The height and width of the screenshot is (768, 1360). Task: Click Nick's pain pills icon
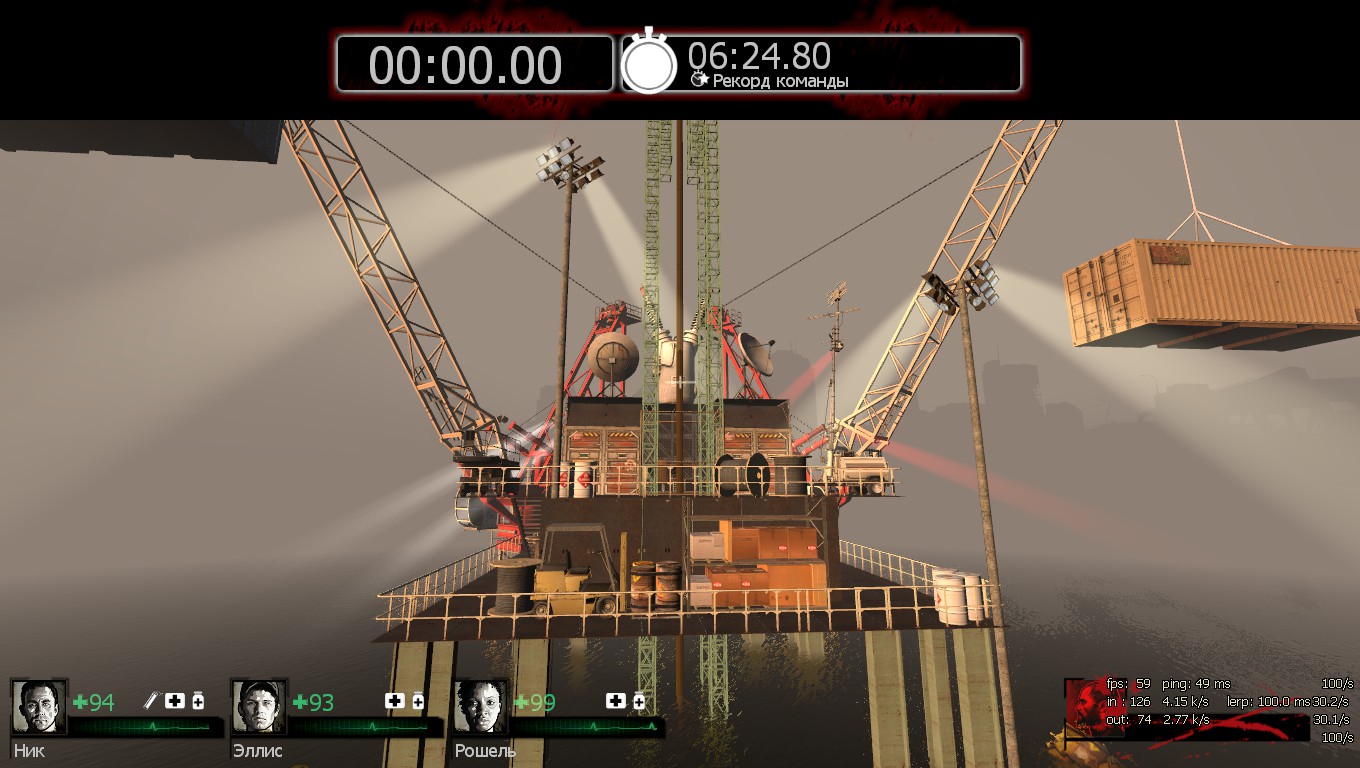click(x=198, y=701)
